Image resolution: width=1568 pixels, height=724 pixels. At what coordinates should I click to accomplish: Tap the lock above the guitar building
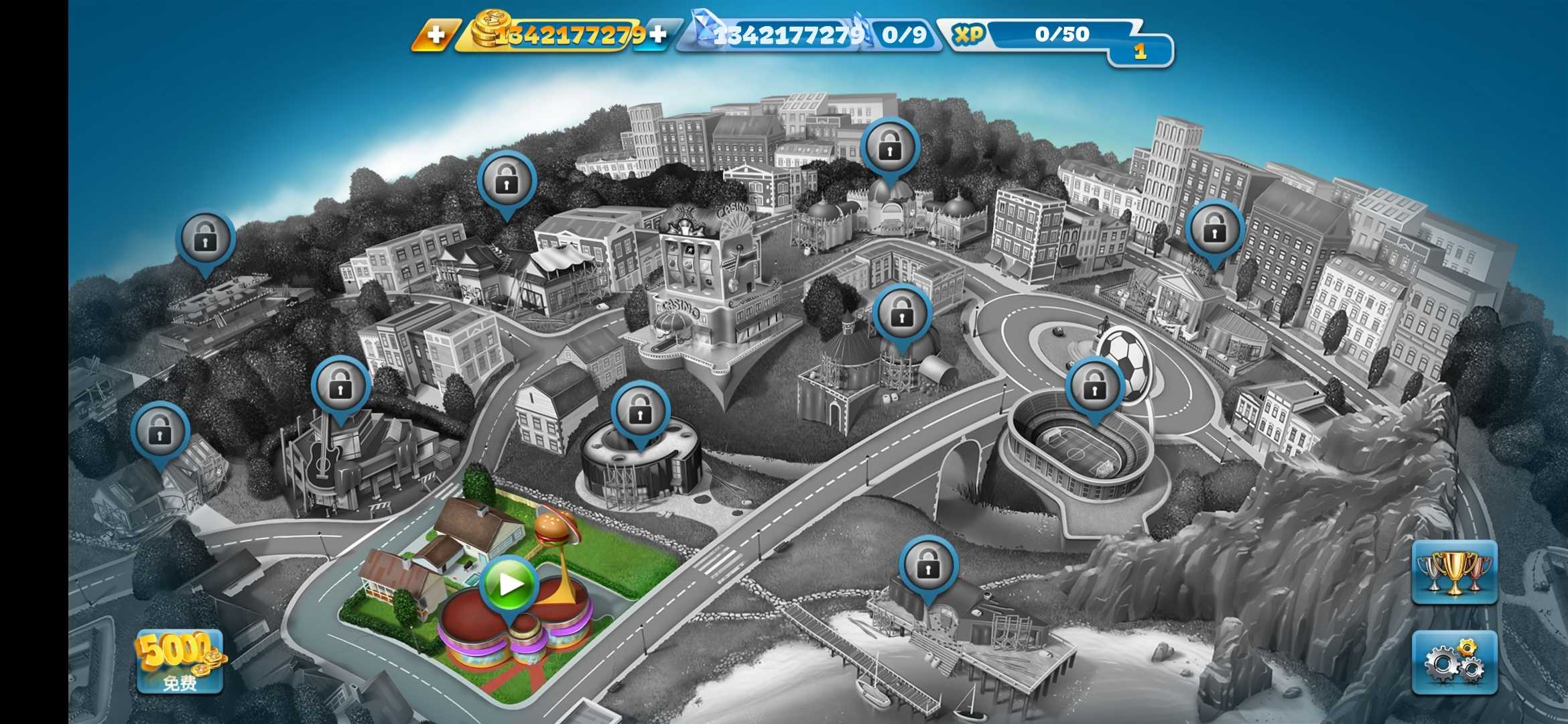(340, 385)
